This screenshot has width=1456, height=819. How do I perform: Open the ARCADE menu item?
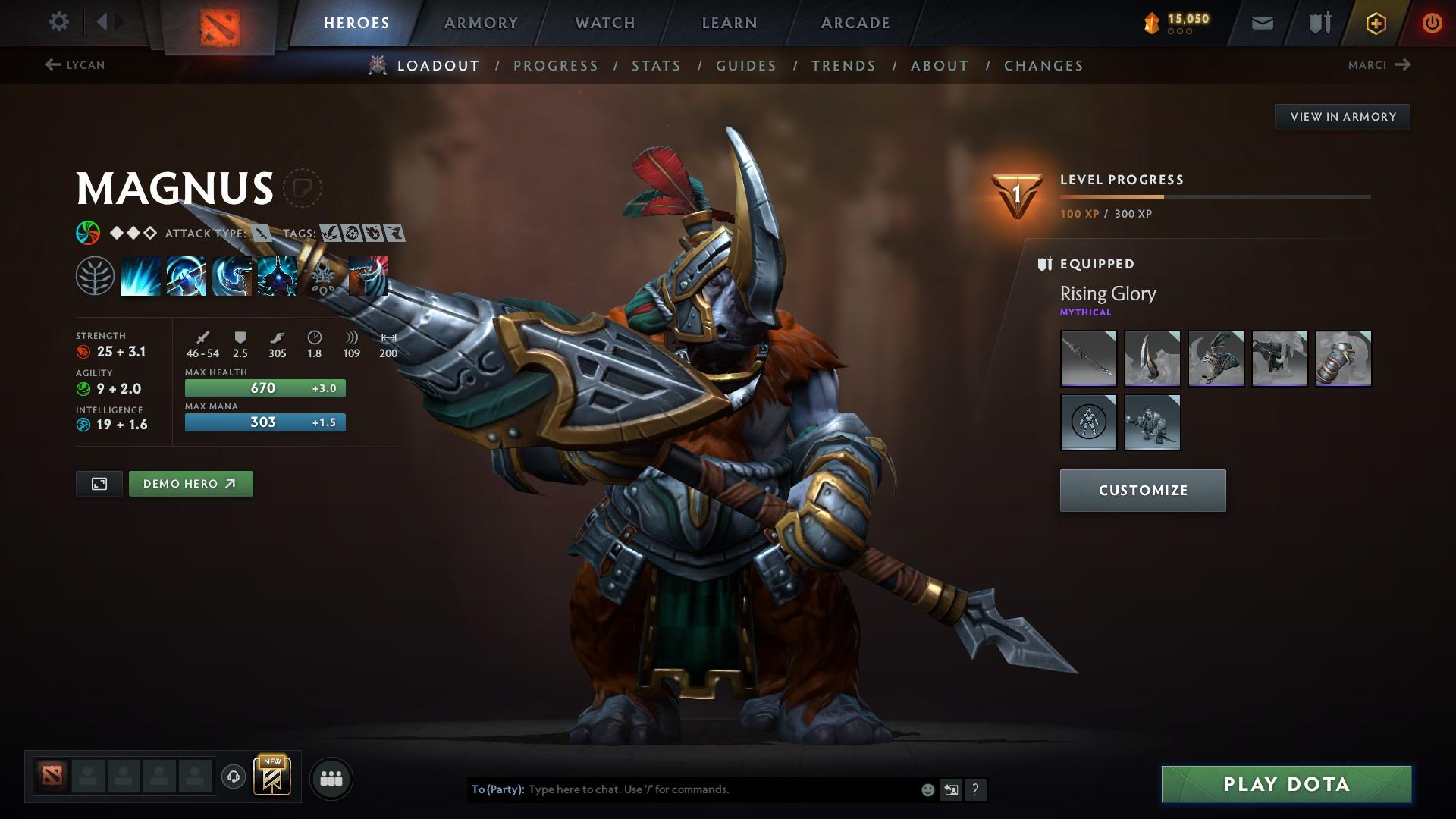pyautogui.click(x=855, y=23)
